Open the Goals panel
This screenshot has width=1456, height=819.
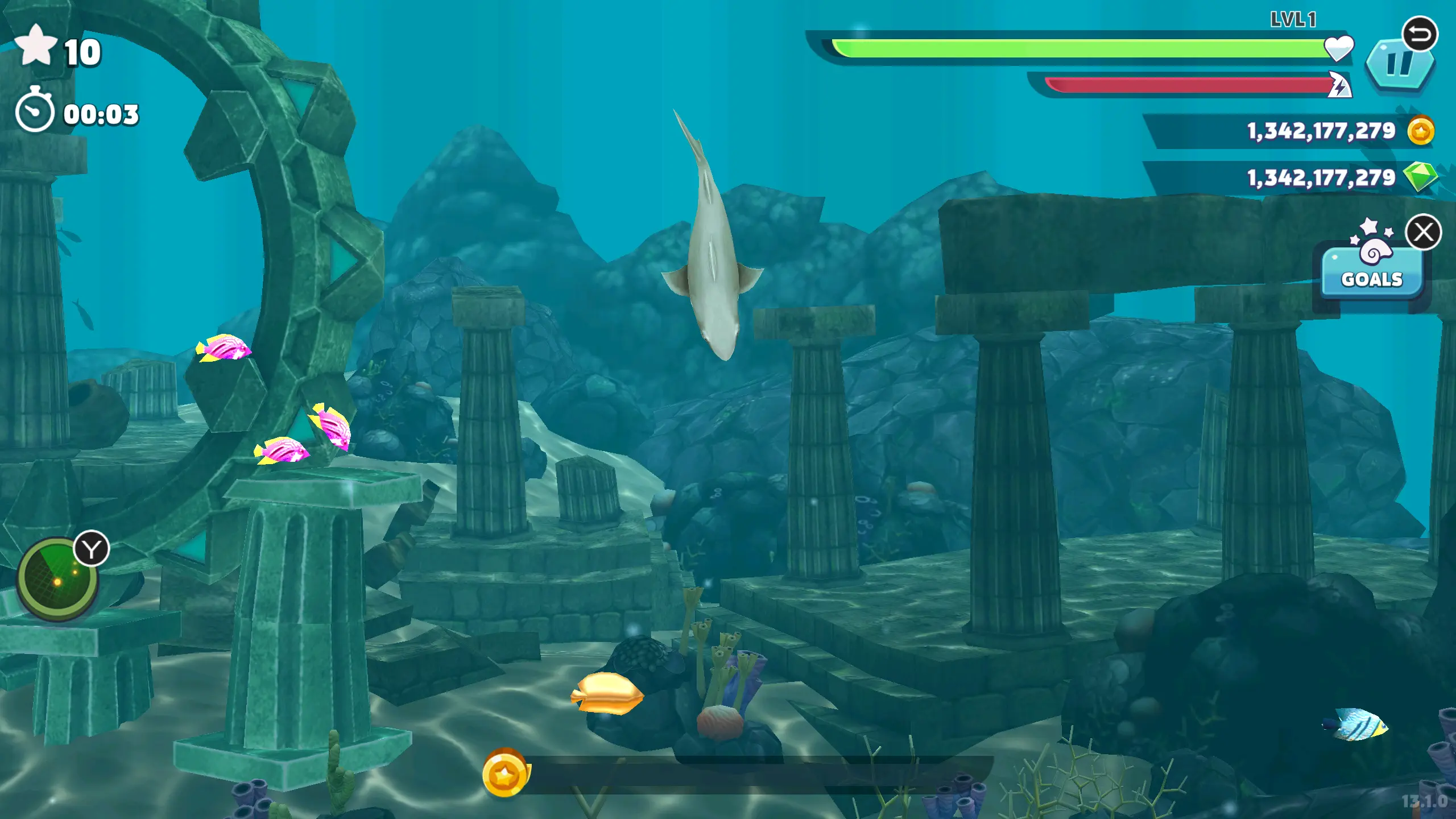[1372, 273]
